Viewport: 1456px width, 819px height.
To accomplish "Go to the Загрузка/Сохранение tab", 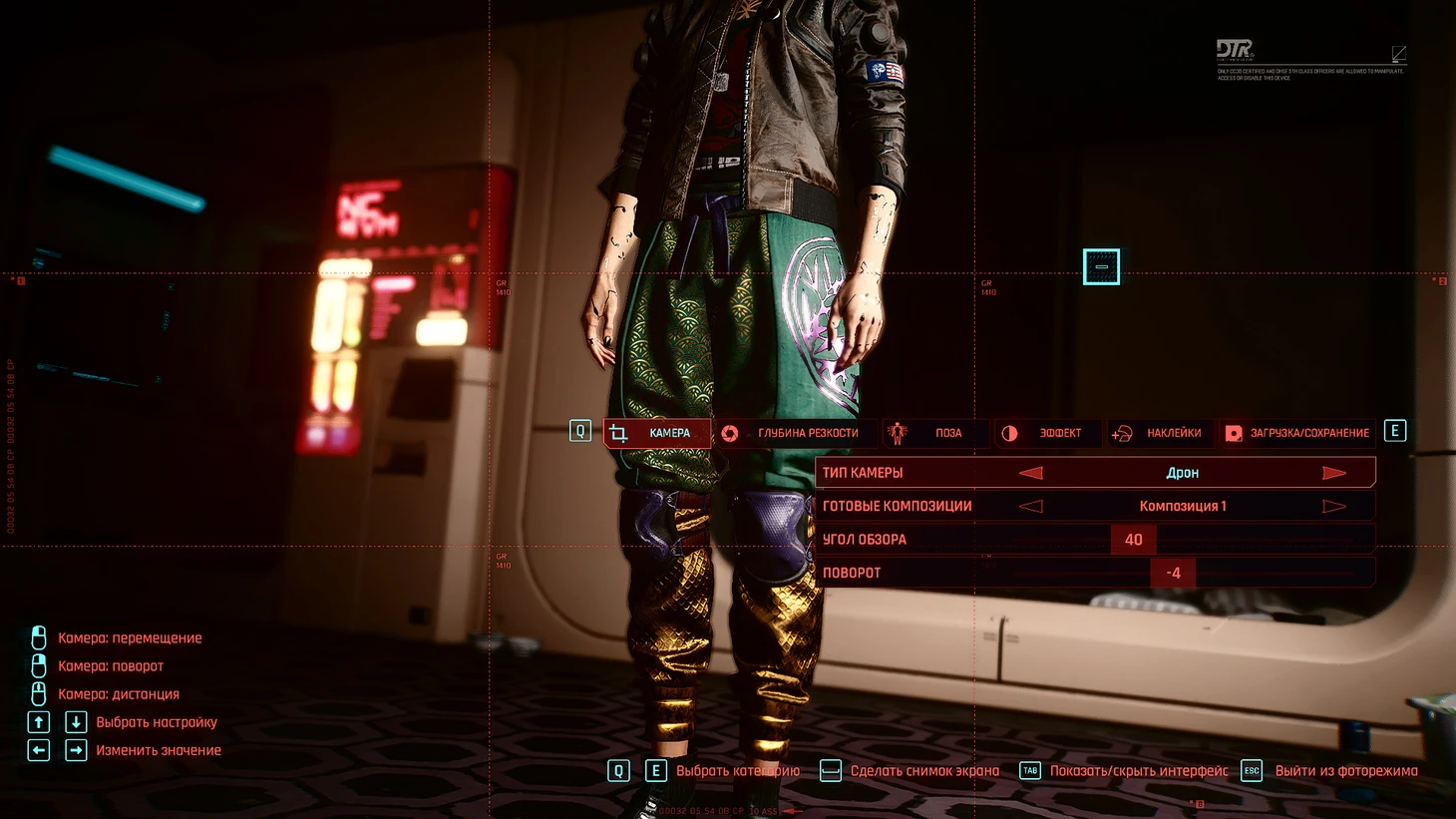I will 1298,433.
